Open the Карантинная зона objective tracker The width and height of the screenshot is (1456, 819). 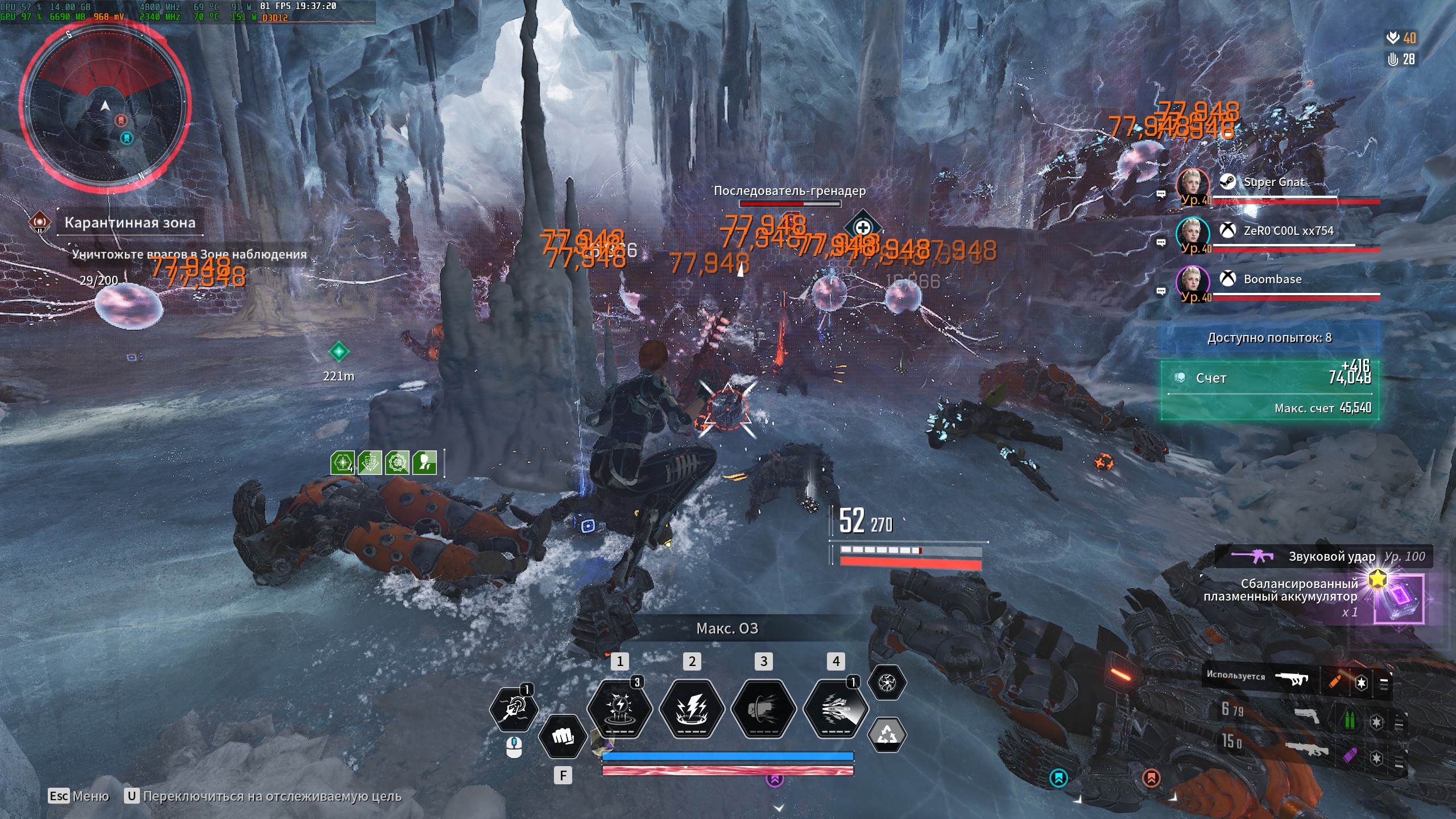tap(130, 222)
